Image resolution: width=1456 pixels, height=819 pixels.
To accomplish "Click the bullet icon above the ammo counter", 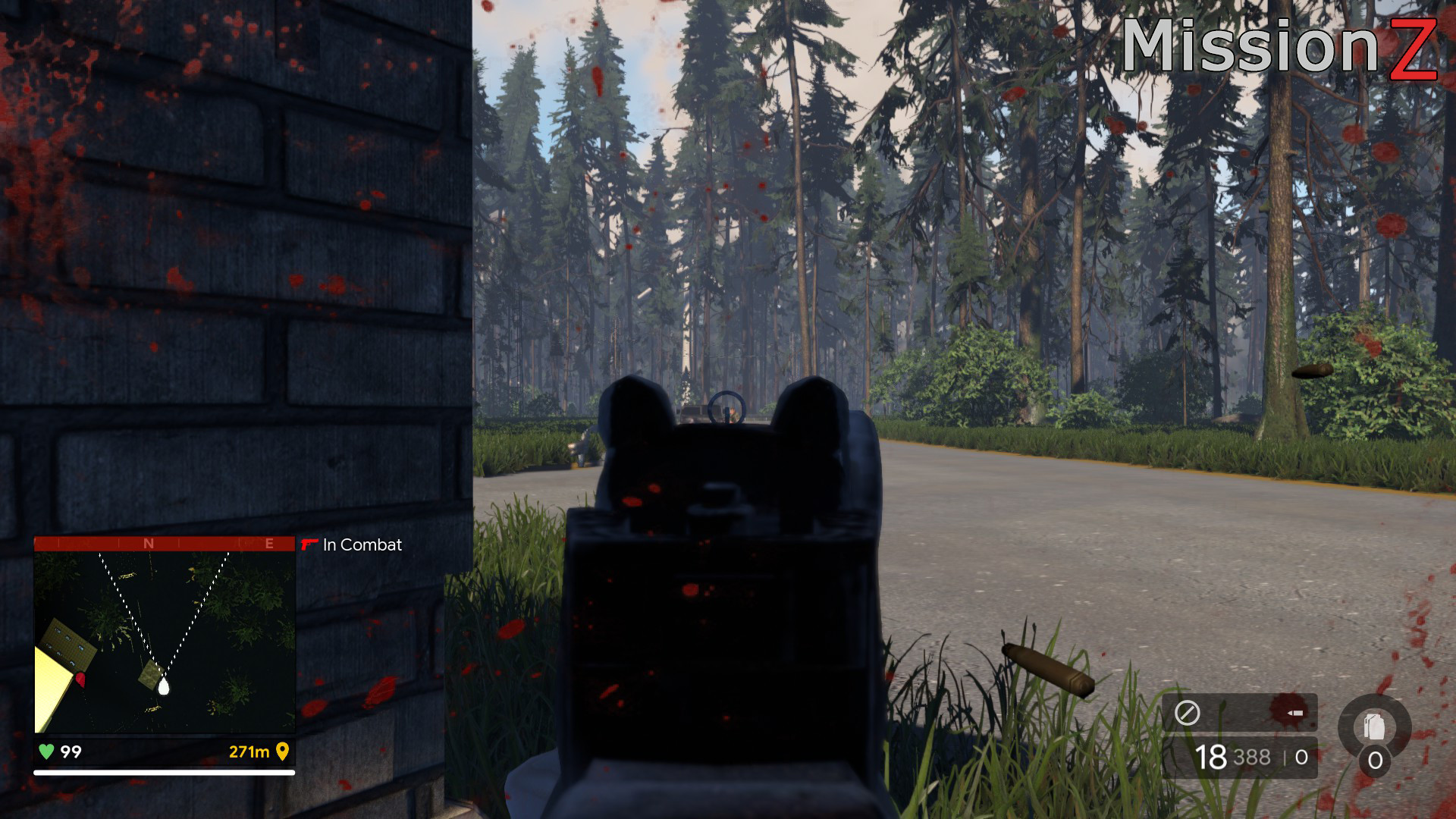I will tap(1294, 713).
